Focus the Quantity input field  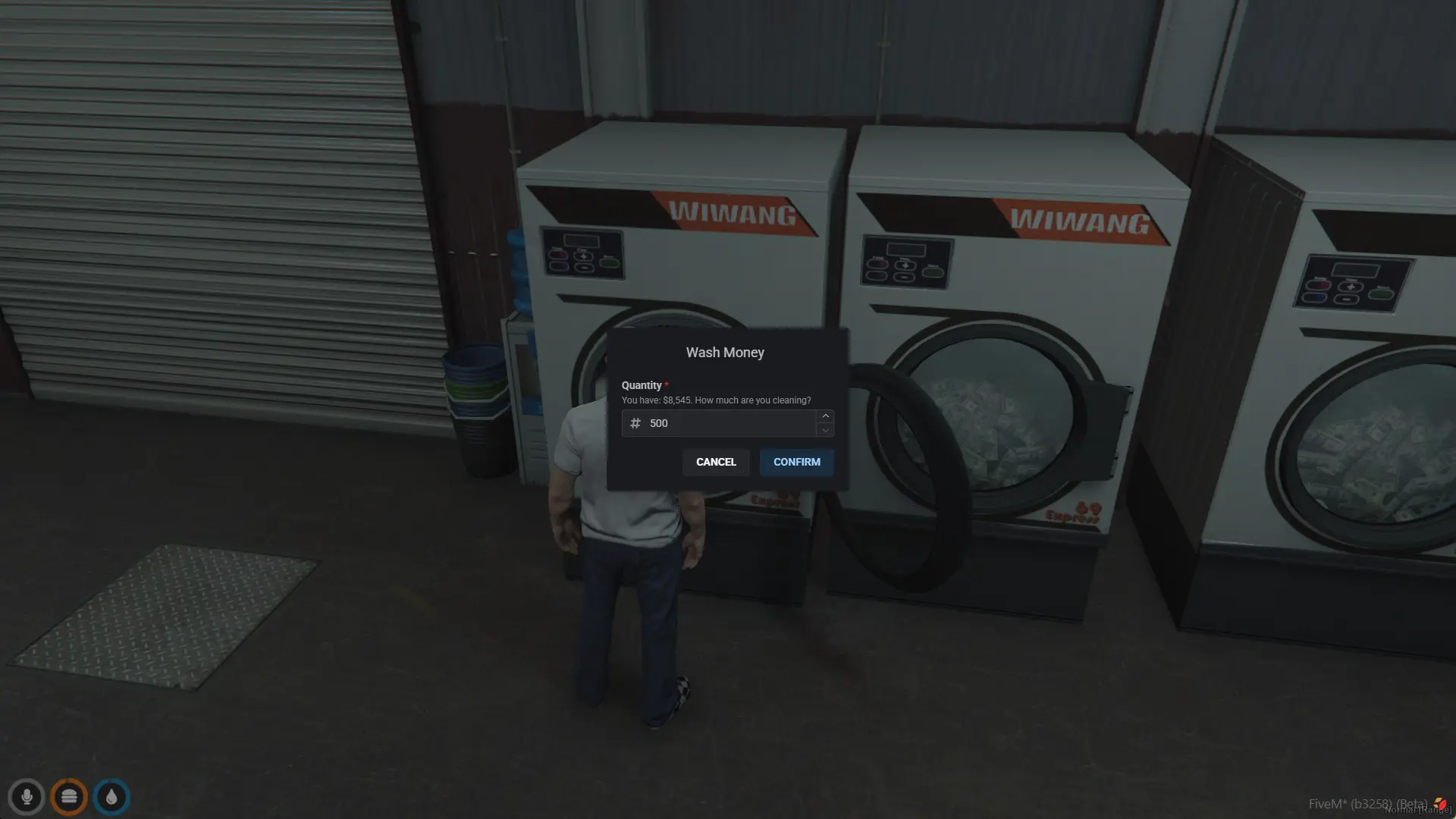728,423
